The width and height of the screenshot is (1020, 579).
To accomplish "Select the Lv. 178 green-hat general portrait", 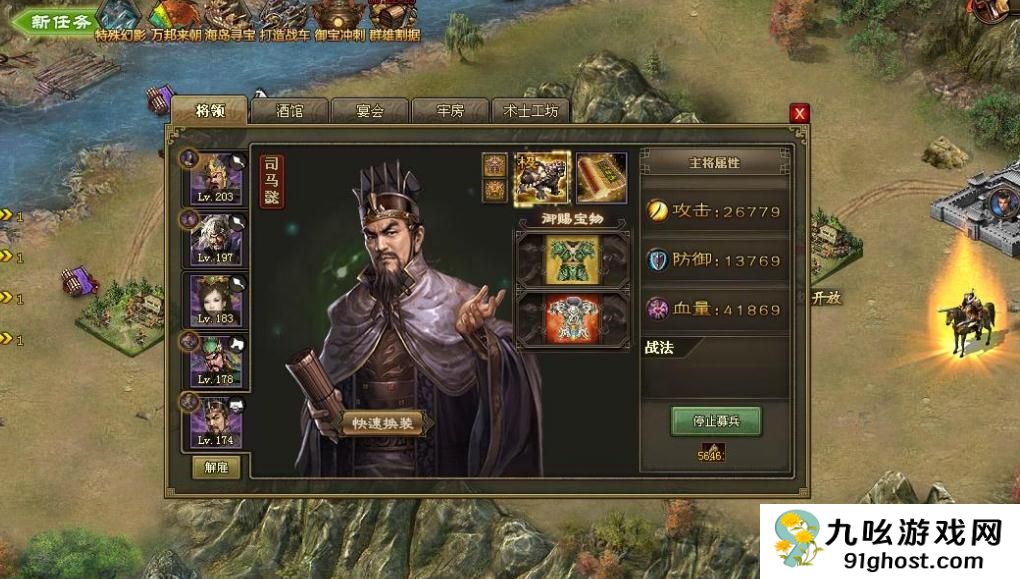I will click(216, 359).
